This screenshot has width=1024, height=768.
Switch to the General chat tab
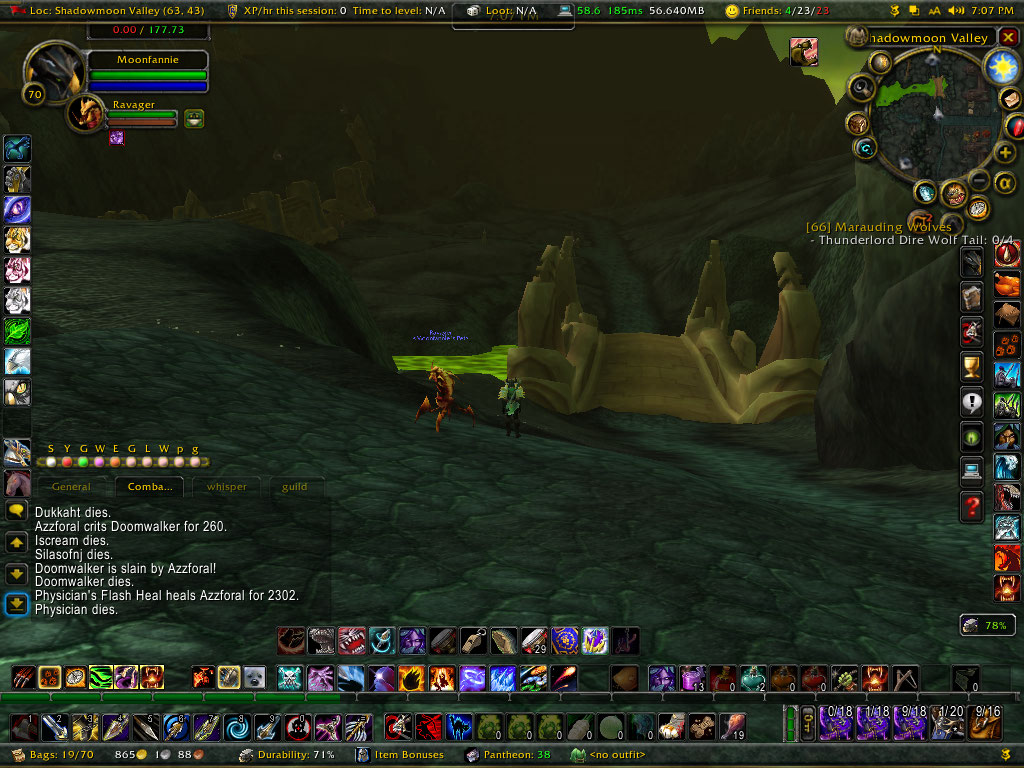click(x=71, y=487)
